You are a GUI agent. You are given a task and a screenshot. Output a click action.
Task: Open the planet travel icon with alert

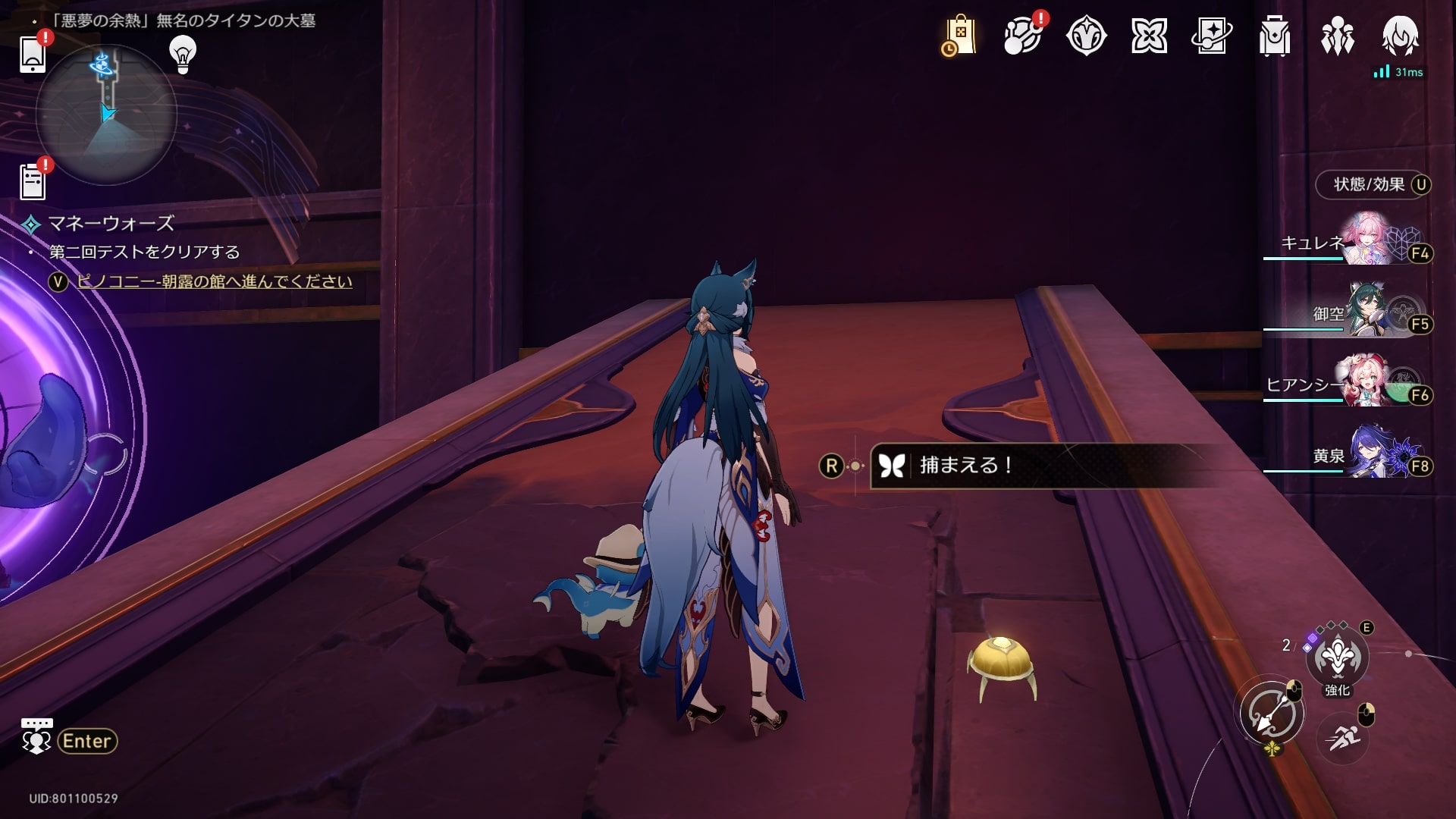pos(1023,36)
